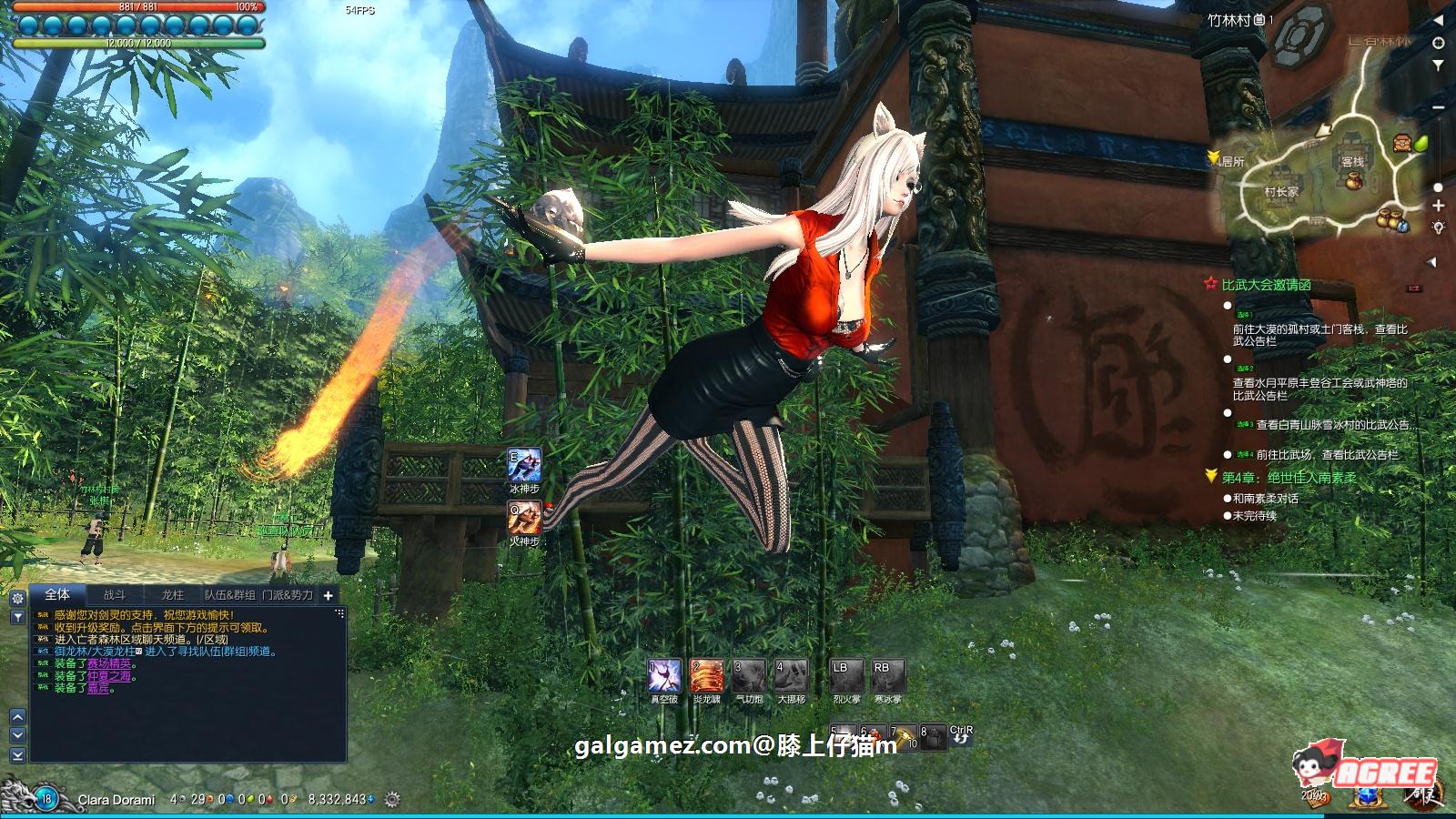Screen dimensions: 1456x819
Task: Toggle the chat filter funnel icon
Action: click(x=17, y=617)
